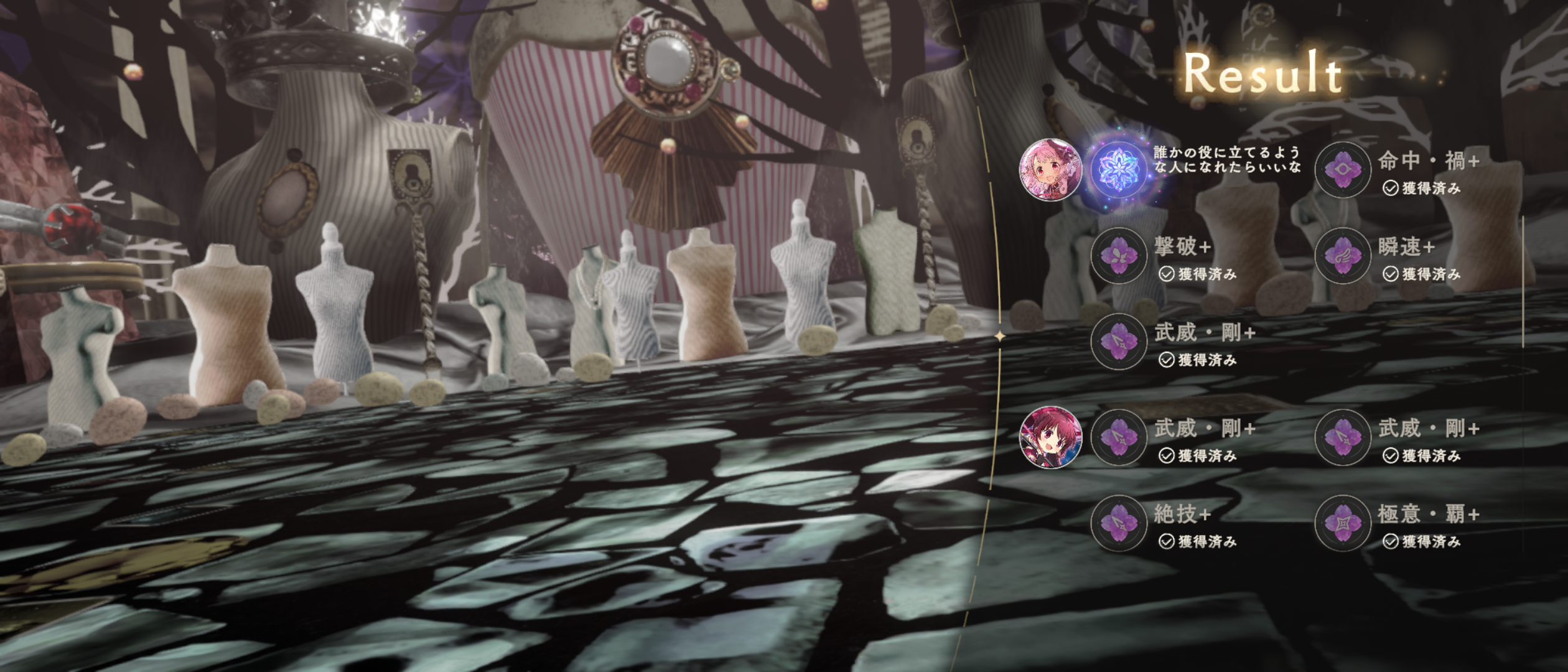Select the red-haired character portrait
The height and width of the screenshot is (672, 1568).
1050,437
